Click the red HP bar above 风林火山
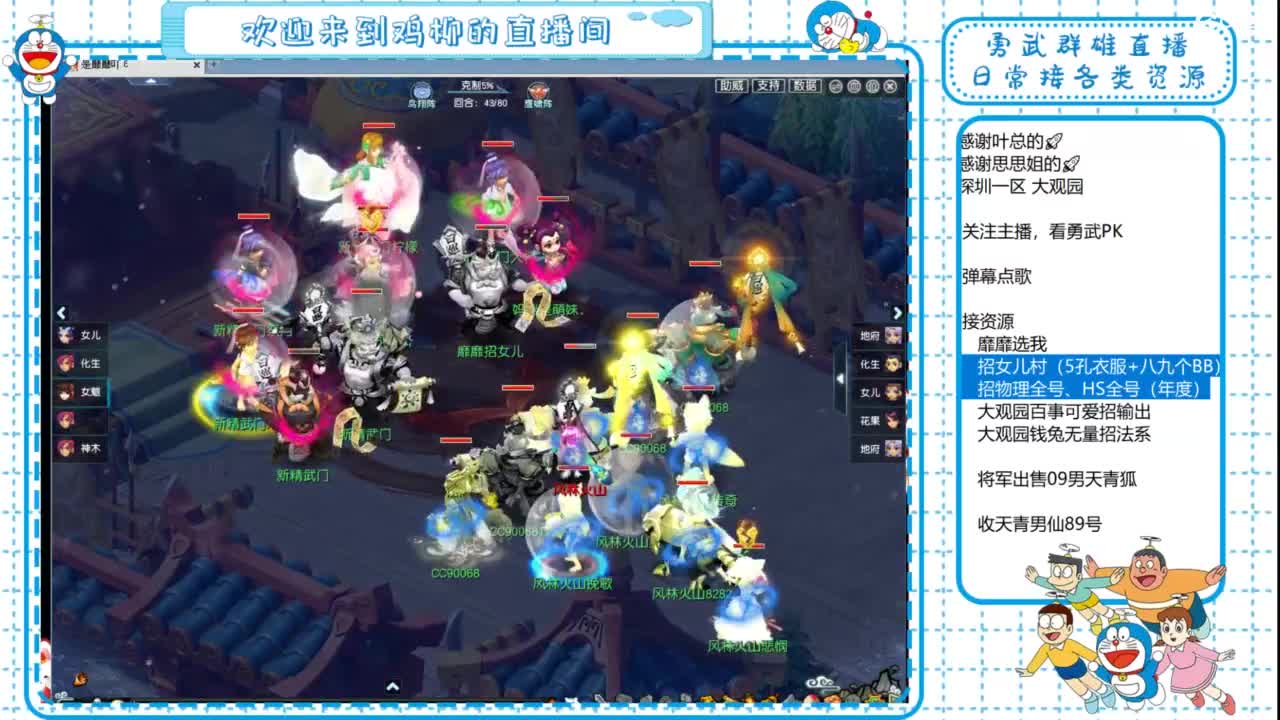The width and height of the screenshot is (1280, 720). [x=574, y=468]
